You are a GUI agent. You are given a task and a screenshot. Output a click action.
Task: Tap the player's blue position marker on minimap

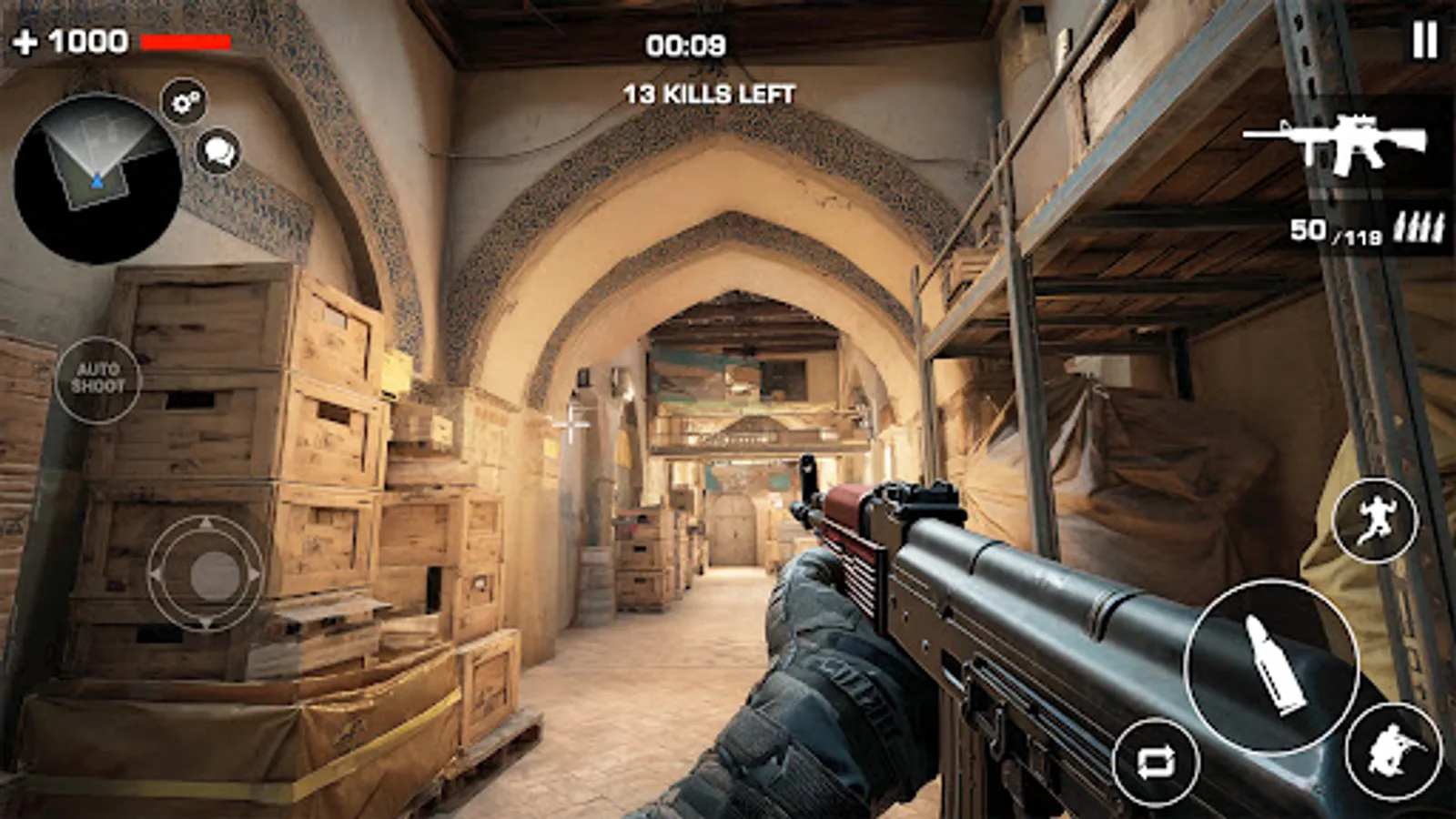coord(97,179)
